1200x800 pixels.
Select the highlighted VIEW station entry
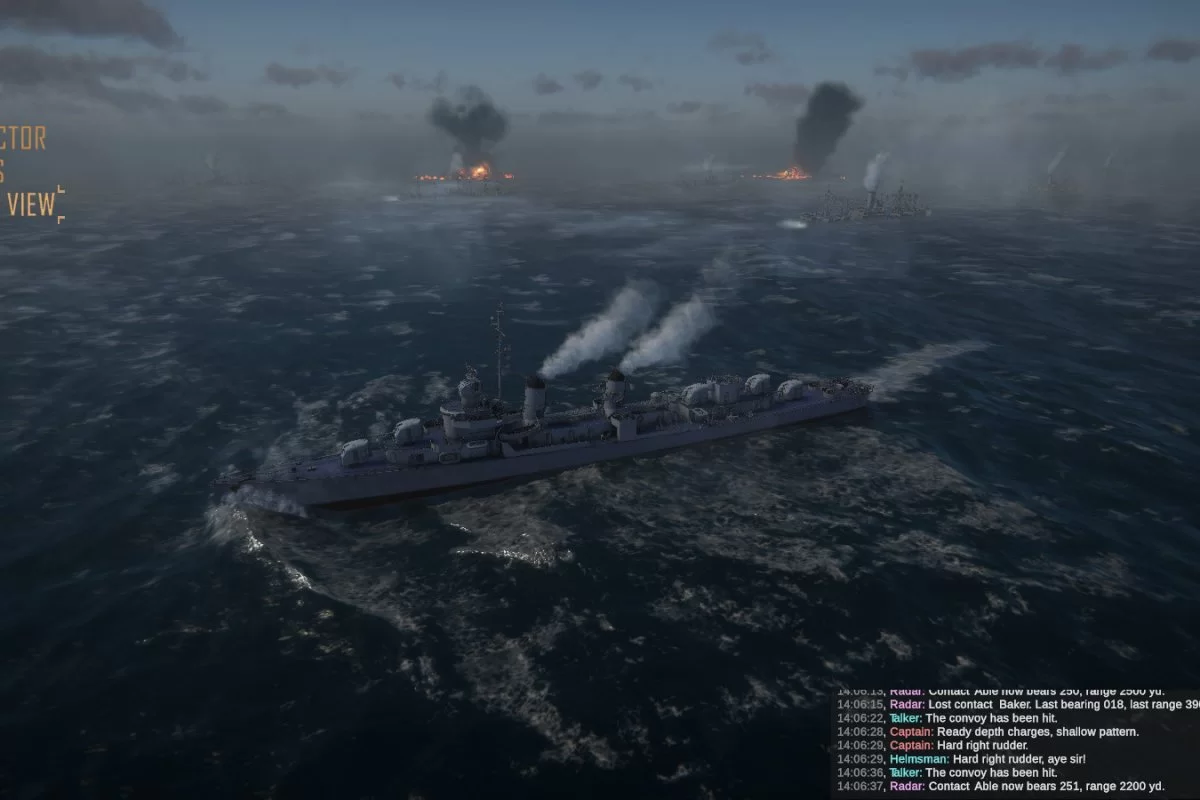click(x=30, y=204)
